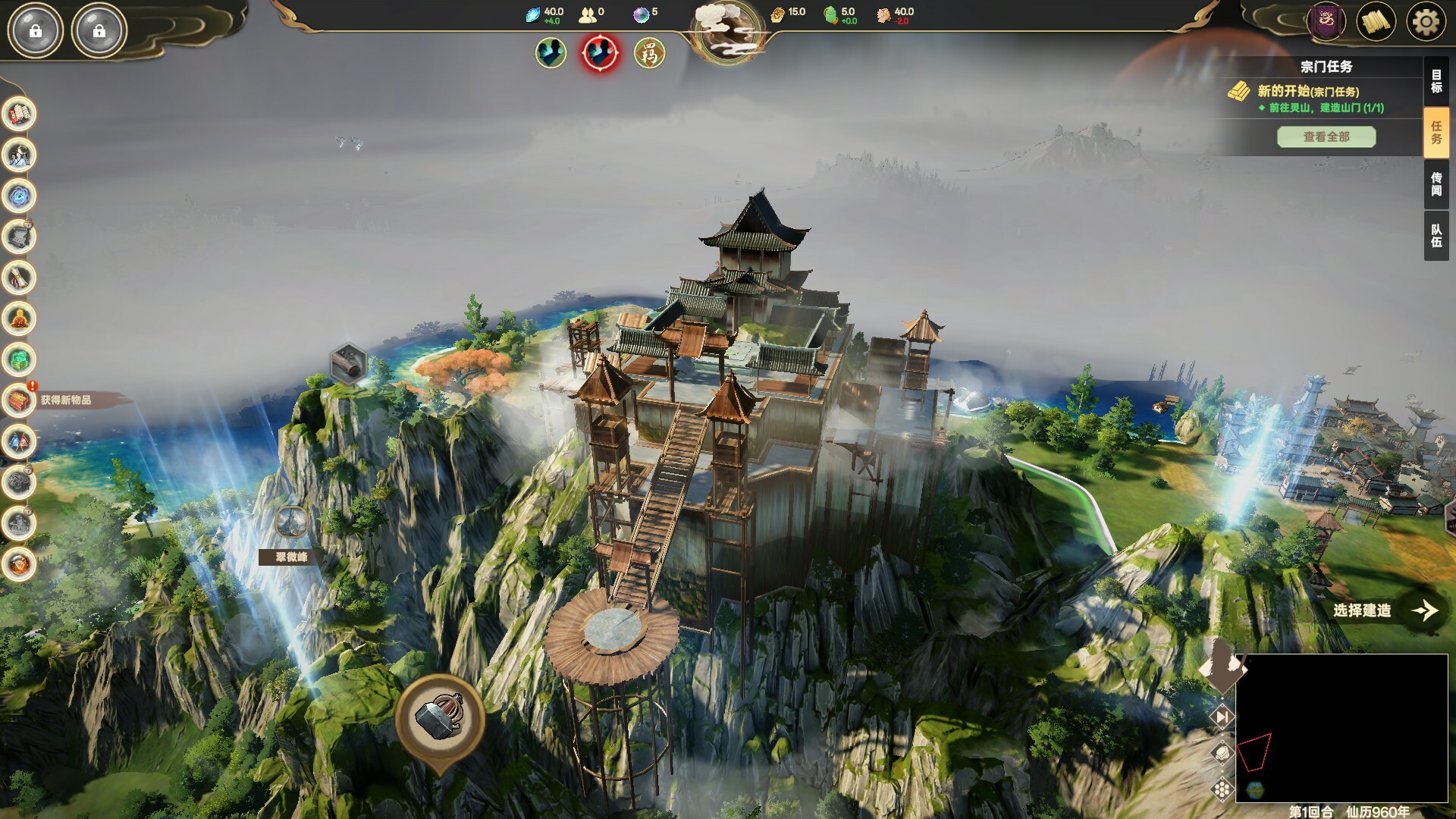The image size is (1456, 819).
Task: Click the hammer build marker
Action: click(x=439, y=717)
